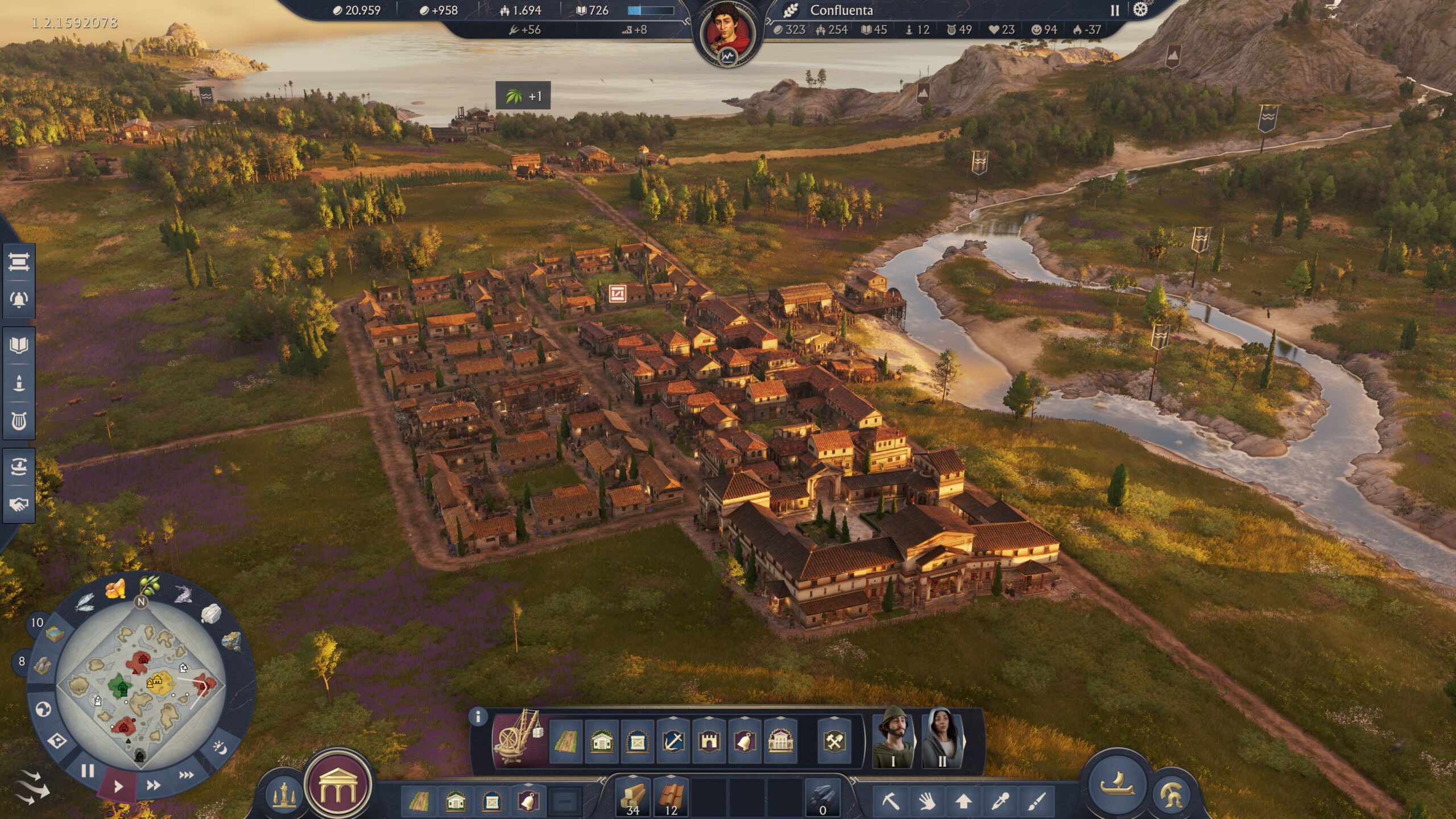Open the alarm bell notifications panel
Screen dimensions: 1456x819
pos(19,299)
